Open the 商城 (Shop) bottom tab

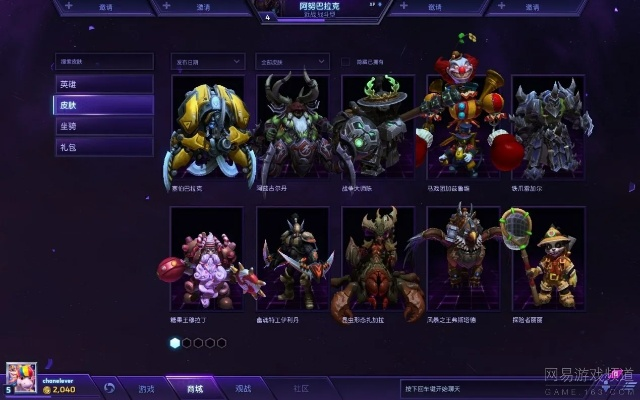[x=195, y=388]
